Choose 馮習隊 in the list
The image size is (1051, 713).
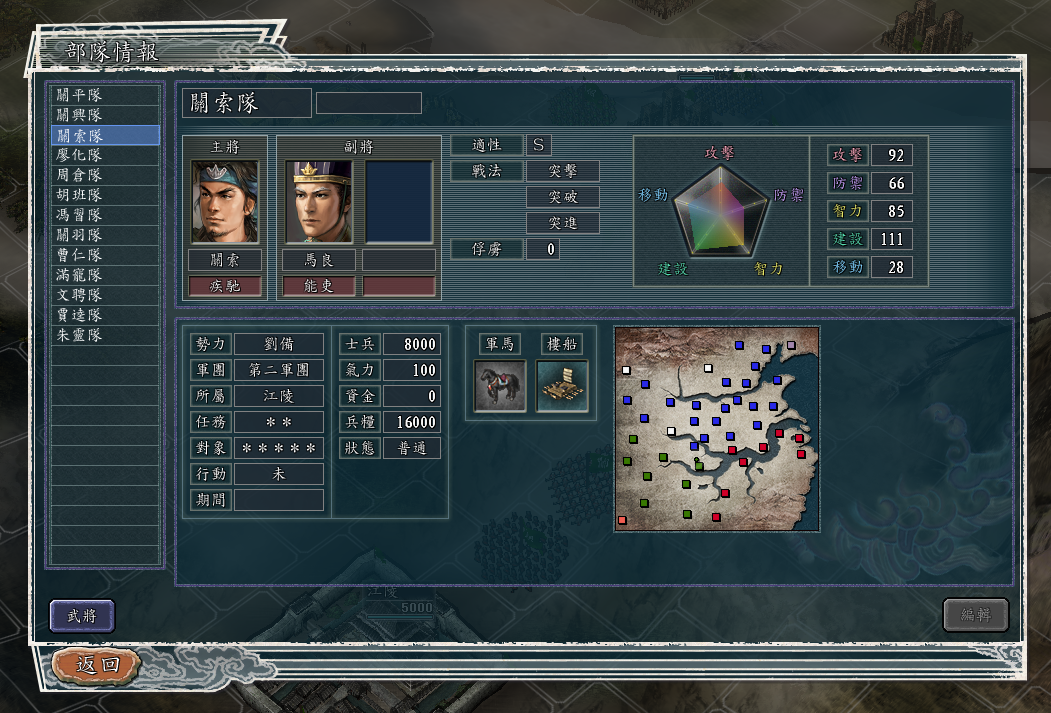click(x=105, y=215)
